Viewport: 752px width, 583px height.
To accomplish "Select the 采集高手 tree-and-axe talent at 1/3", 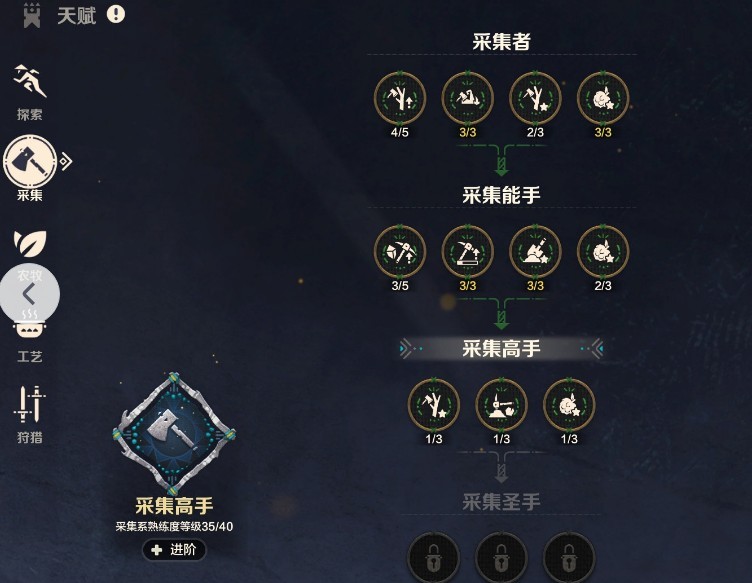I will coord(434,405).
